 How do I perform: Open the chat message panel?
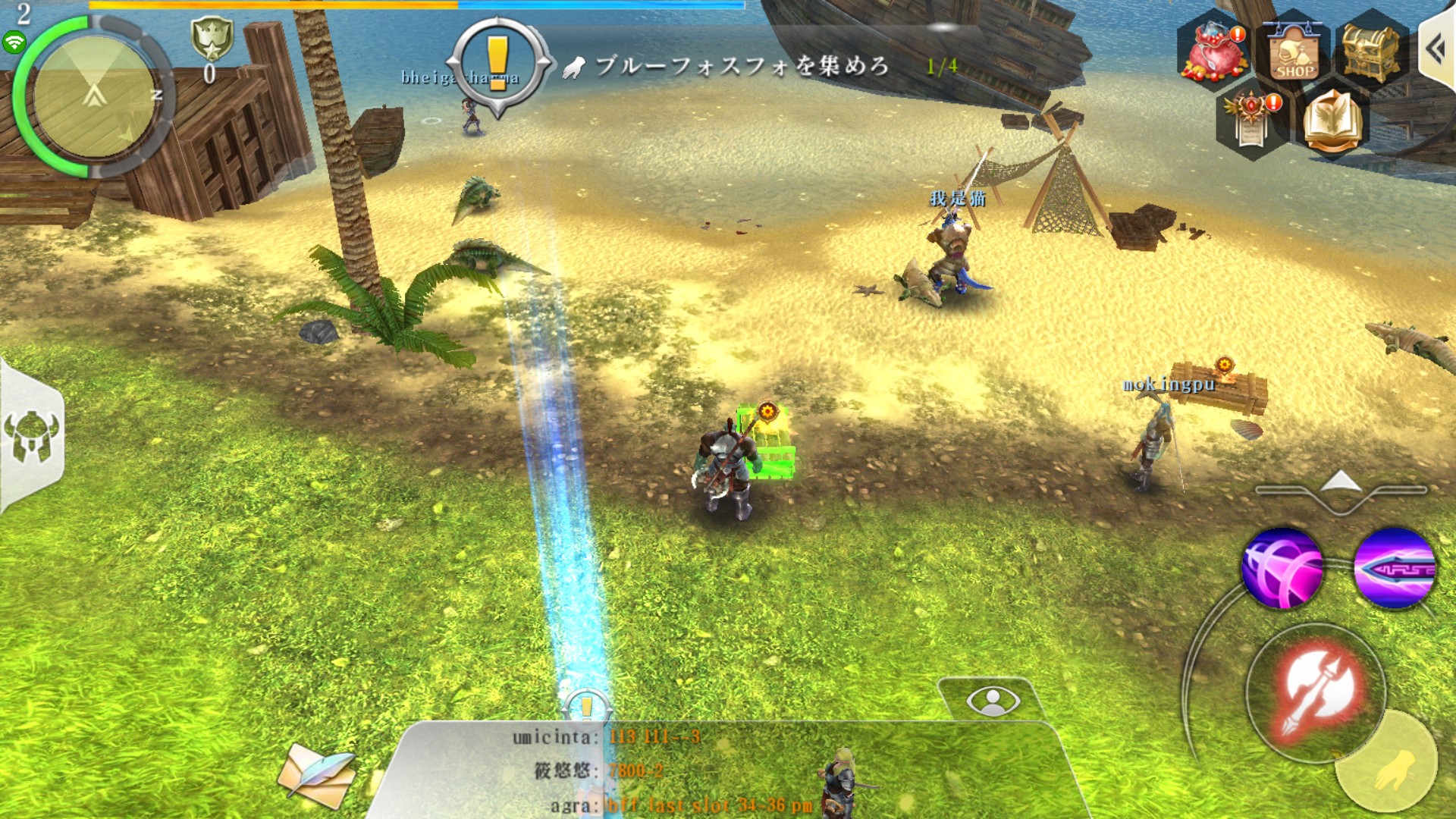click(728, 770)
